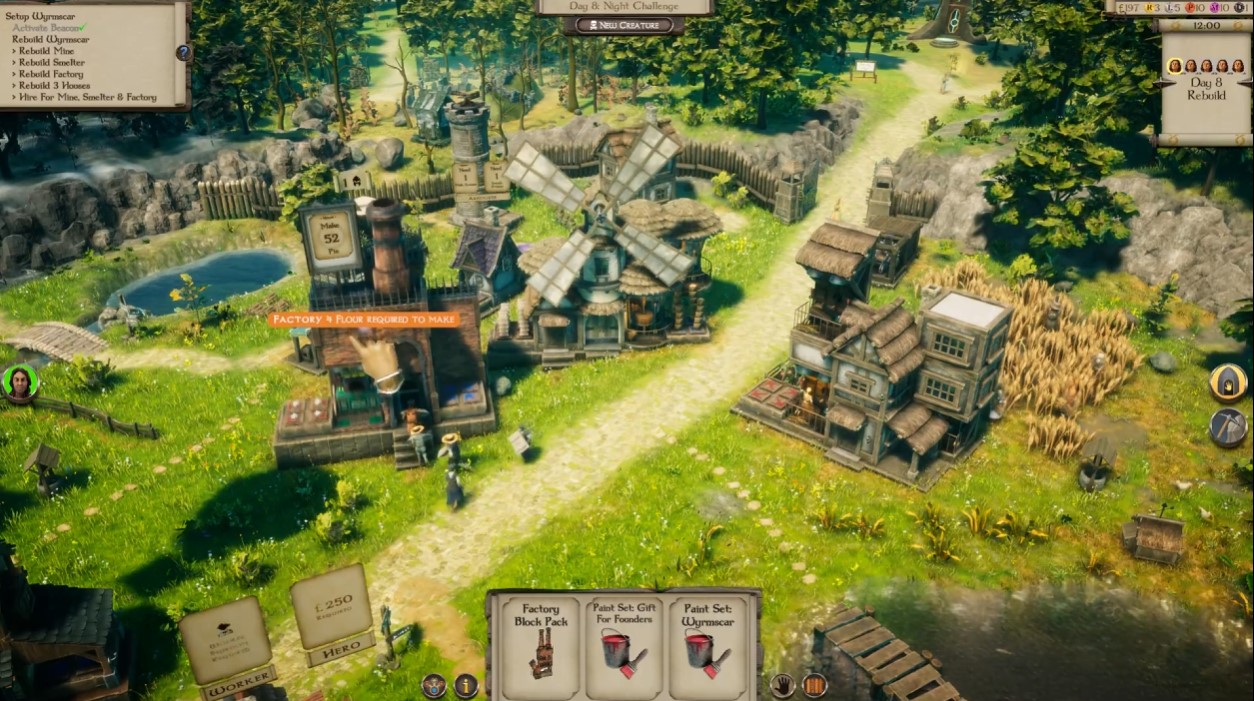This screenshot has height=701, width=1254.
Task: Select the pickaxe tool icon
Action: click(1228, 426)
